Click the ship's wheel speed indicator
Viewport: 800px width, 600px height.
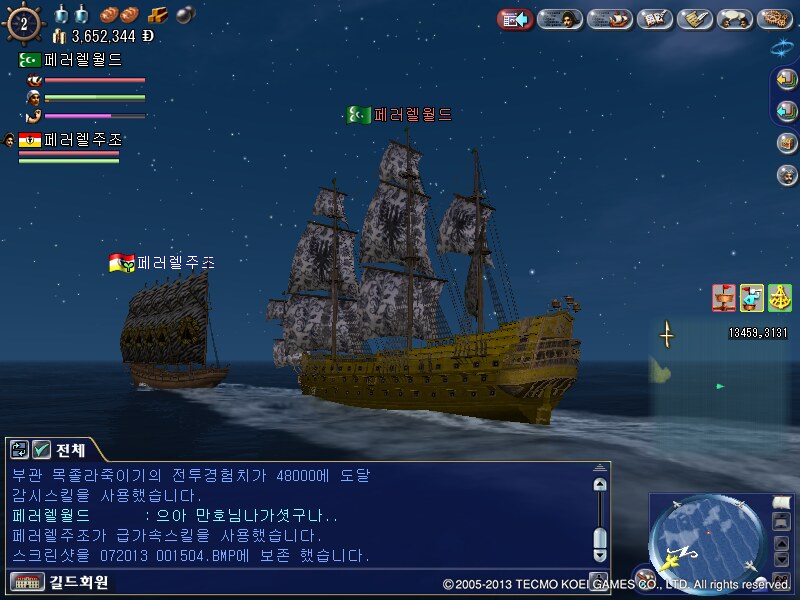(23, 22)
